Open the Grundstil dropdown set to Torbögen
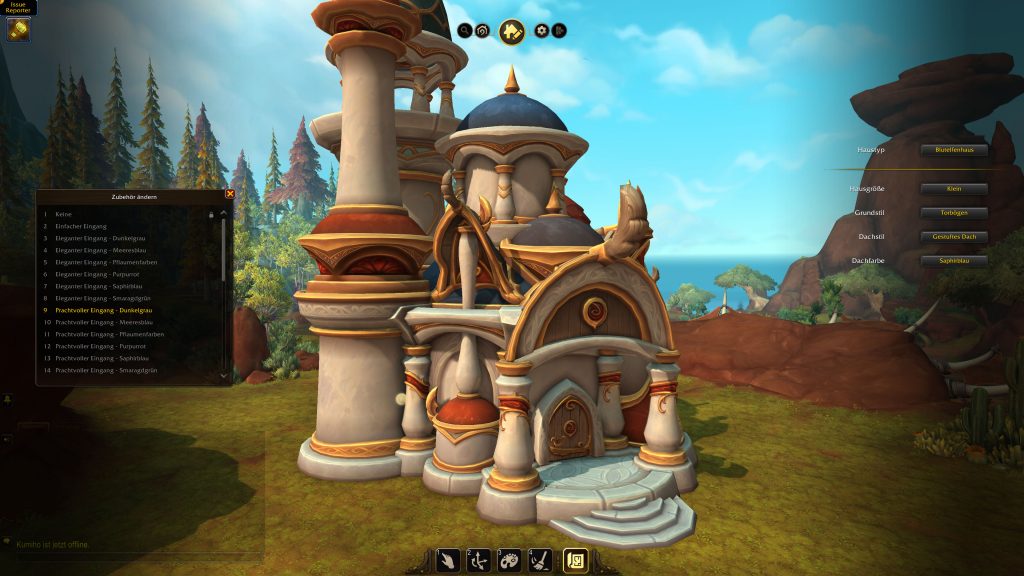The height and width of the screenshot is (576, 1024). click(954, 213)
